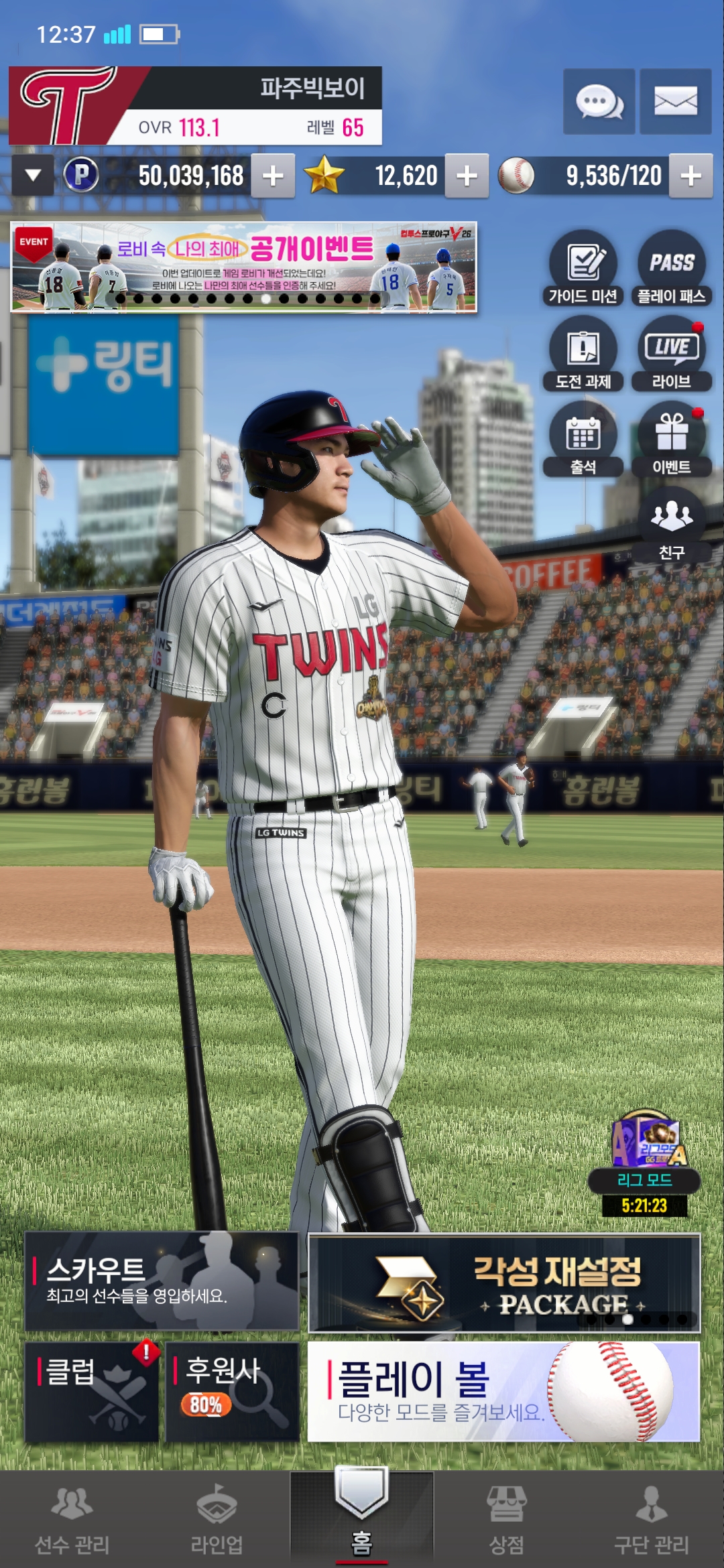Refill play balls with plus button
The height and width of the screenshot is (1568, 724).
690,176
